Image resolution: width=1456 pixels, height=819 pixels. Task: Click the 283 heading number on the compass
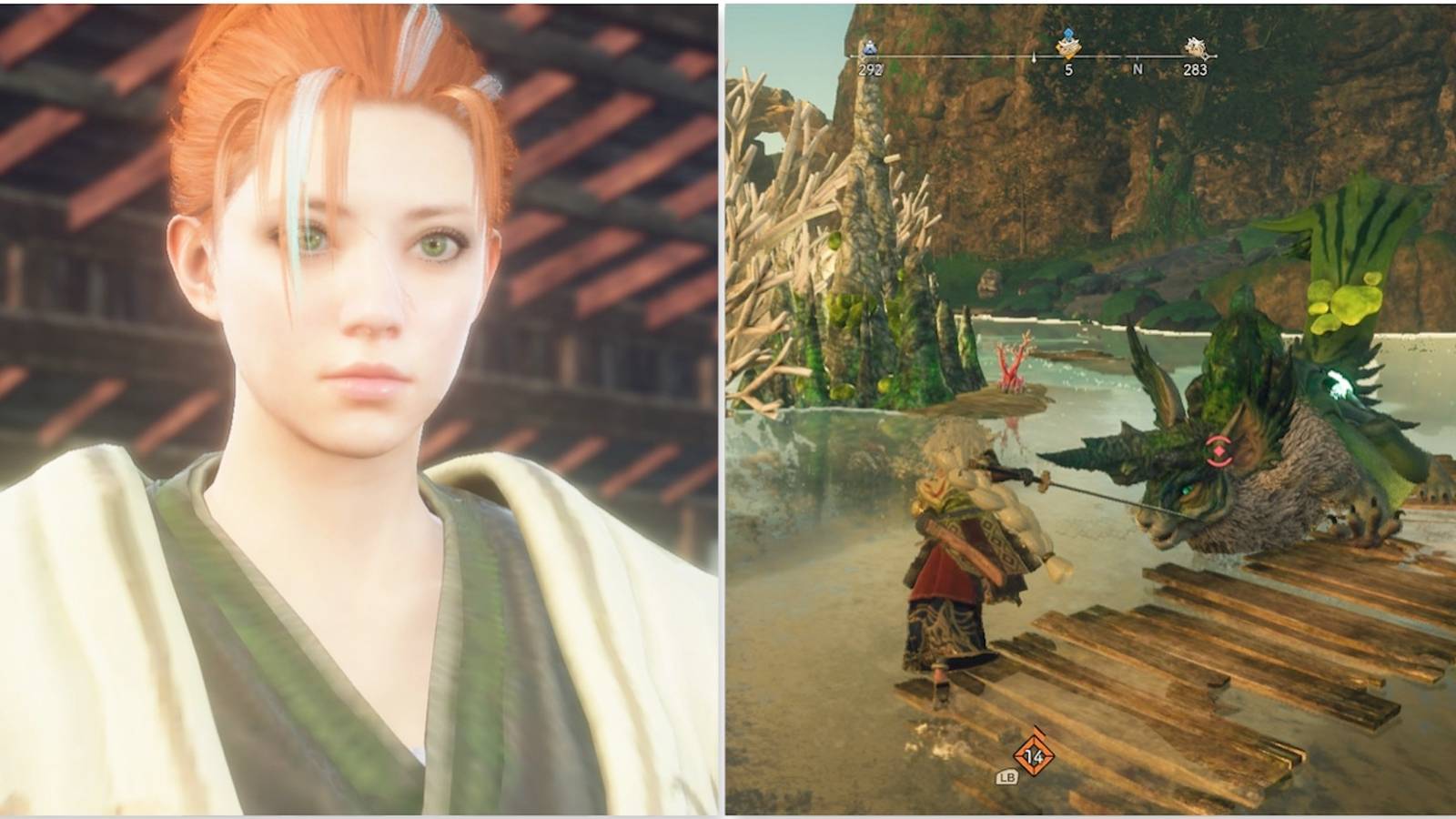1196,69
